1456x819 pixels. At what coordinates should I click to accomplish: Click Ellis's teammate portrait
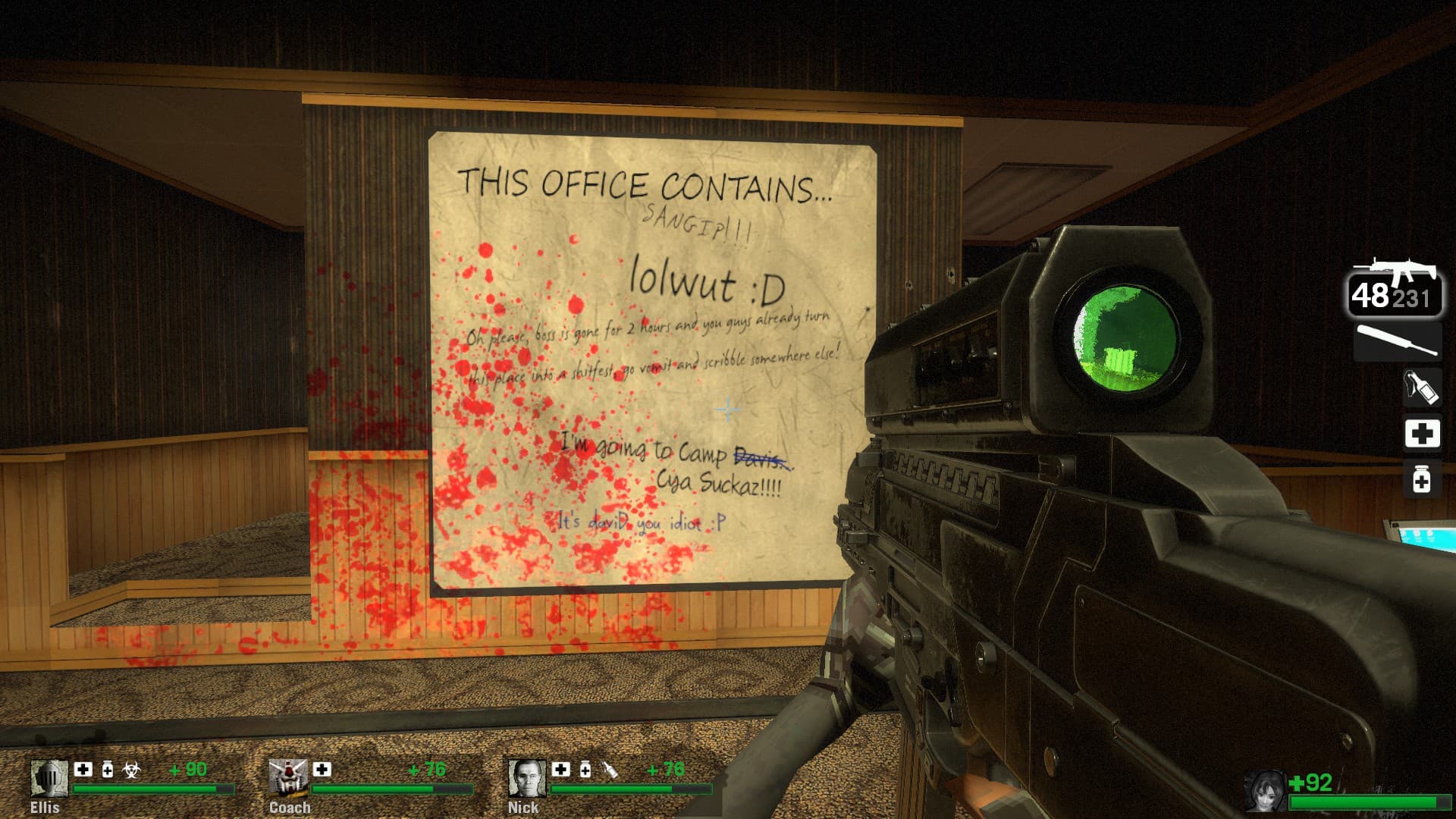[49, 779]
